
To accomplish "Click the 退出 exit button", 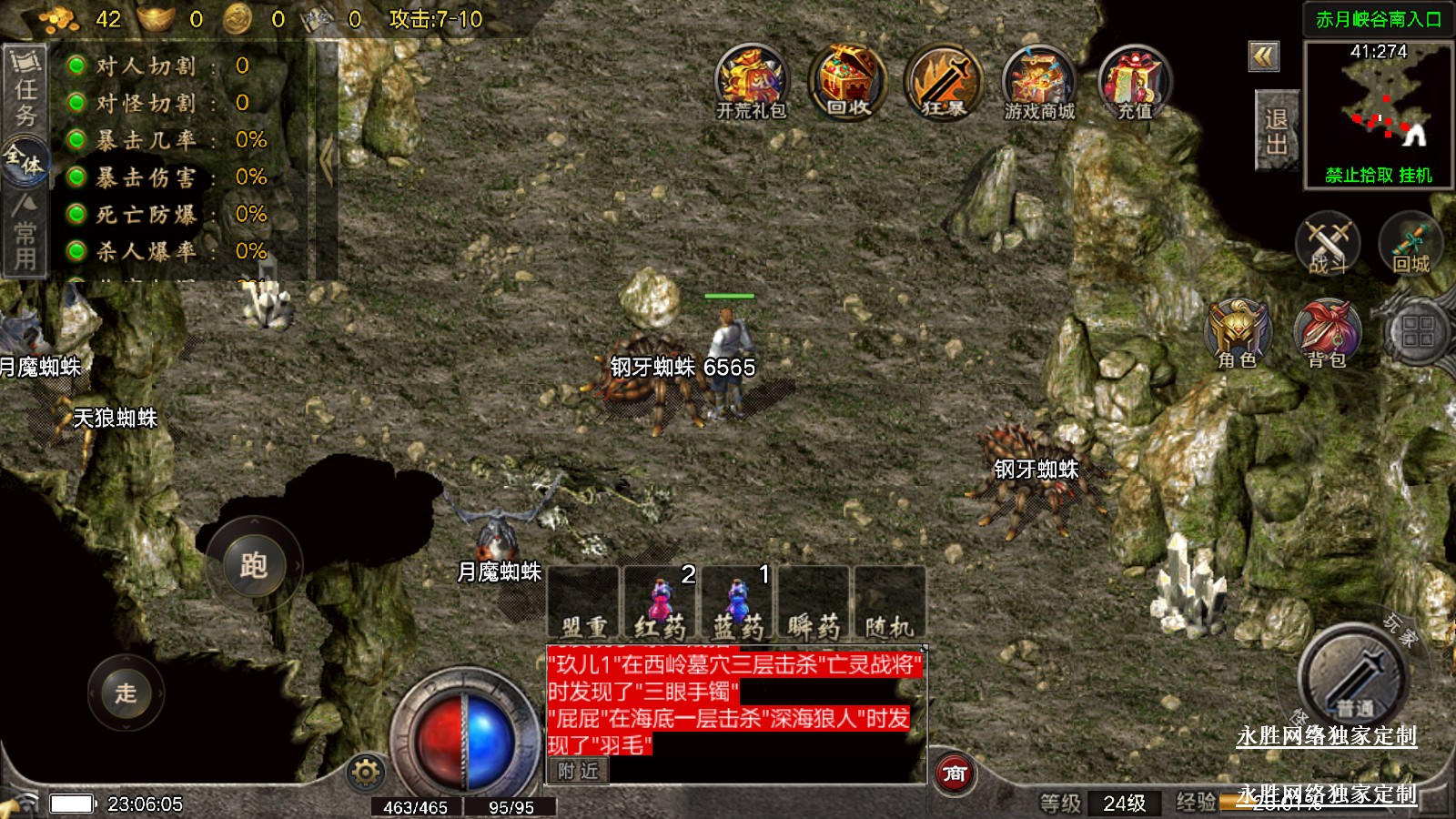I will (1276, 131).
